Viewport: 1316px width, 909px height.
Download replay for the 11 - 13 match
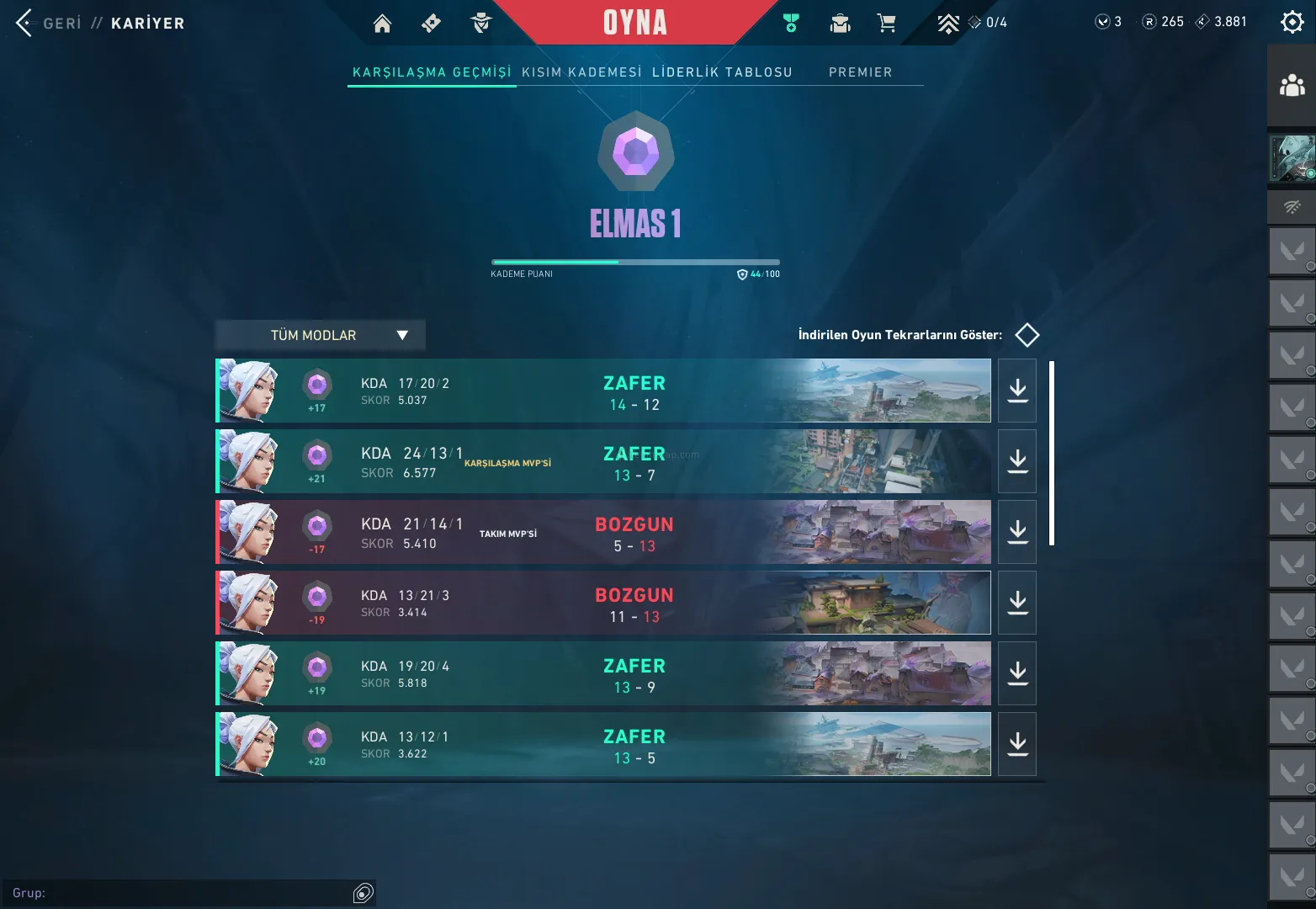(1017, 603)
